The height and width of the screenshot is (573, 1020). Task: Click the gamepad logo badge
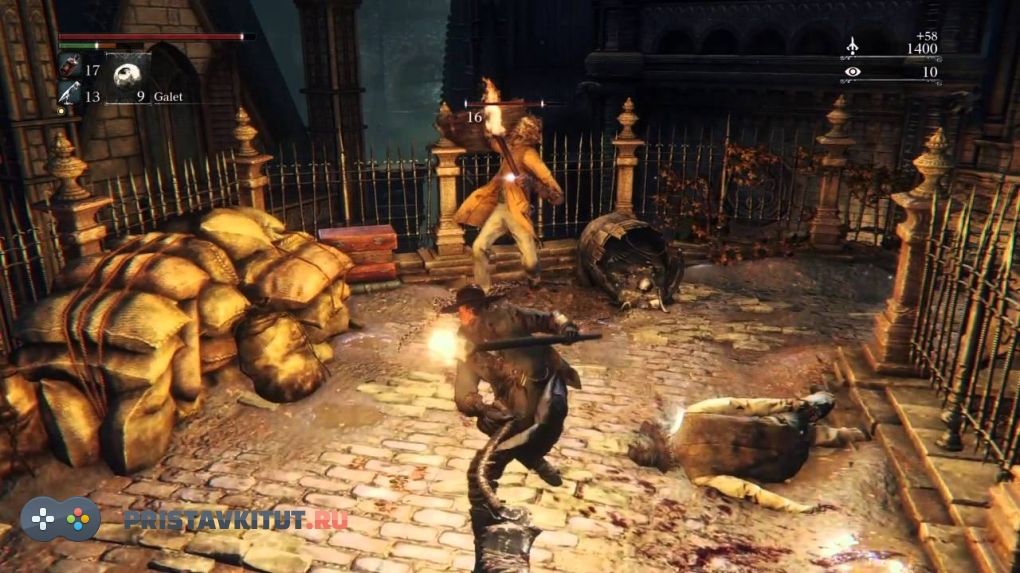(61, 519)
